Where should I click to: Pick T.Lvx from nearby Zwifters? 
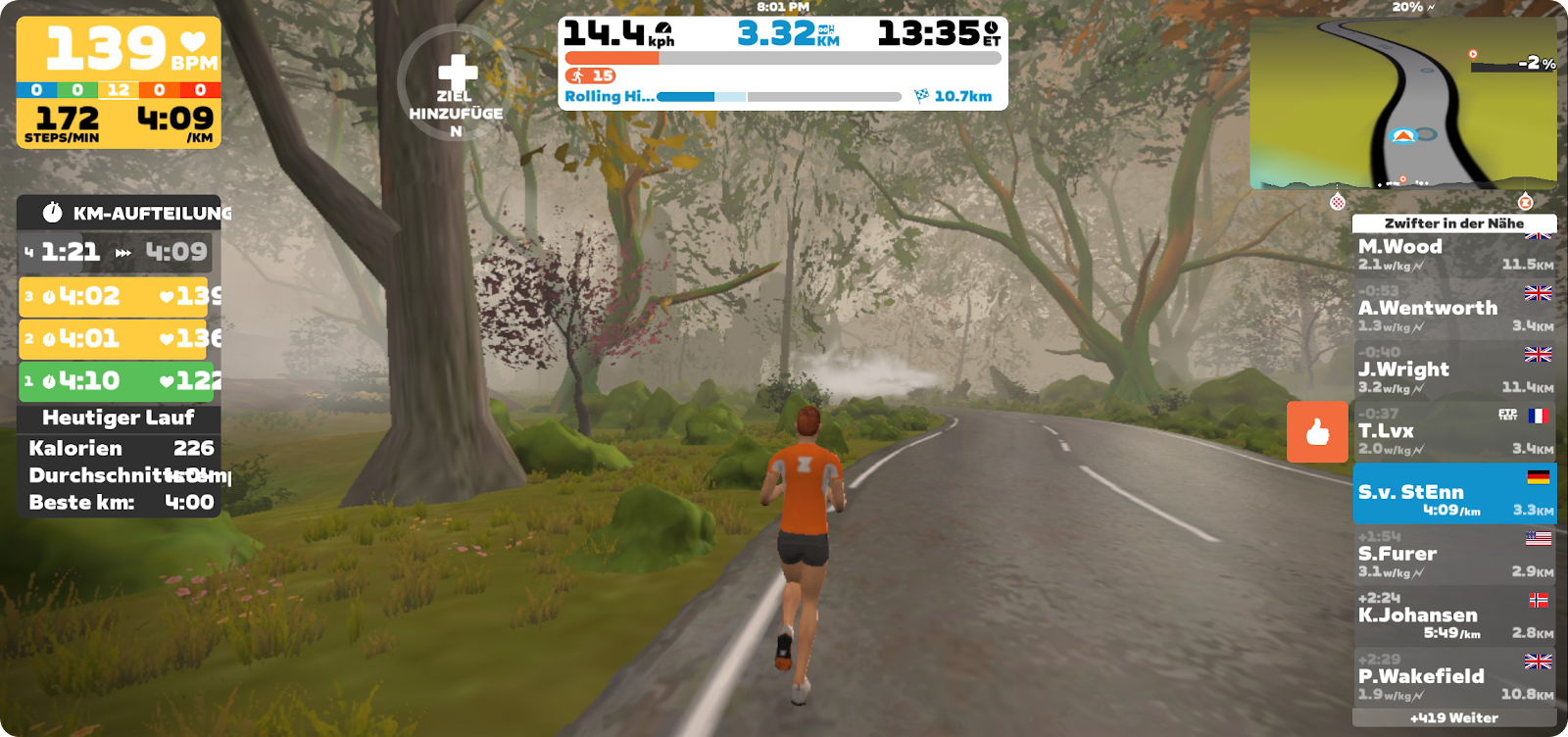(x=1453, y=433)
